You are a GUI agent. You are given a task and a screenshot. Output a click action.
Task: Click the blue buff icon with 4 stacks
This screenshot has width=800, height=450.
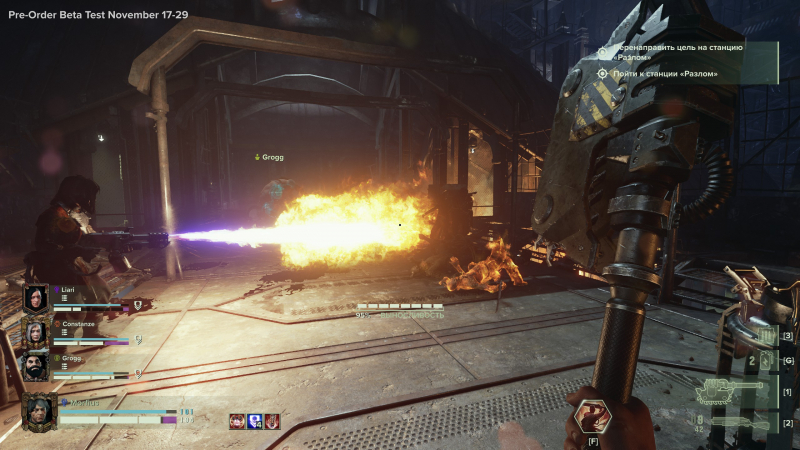[x=254, y=422]
